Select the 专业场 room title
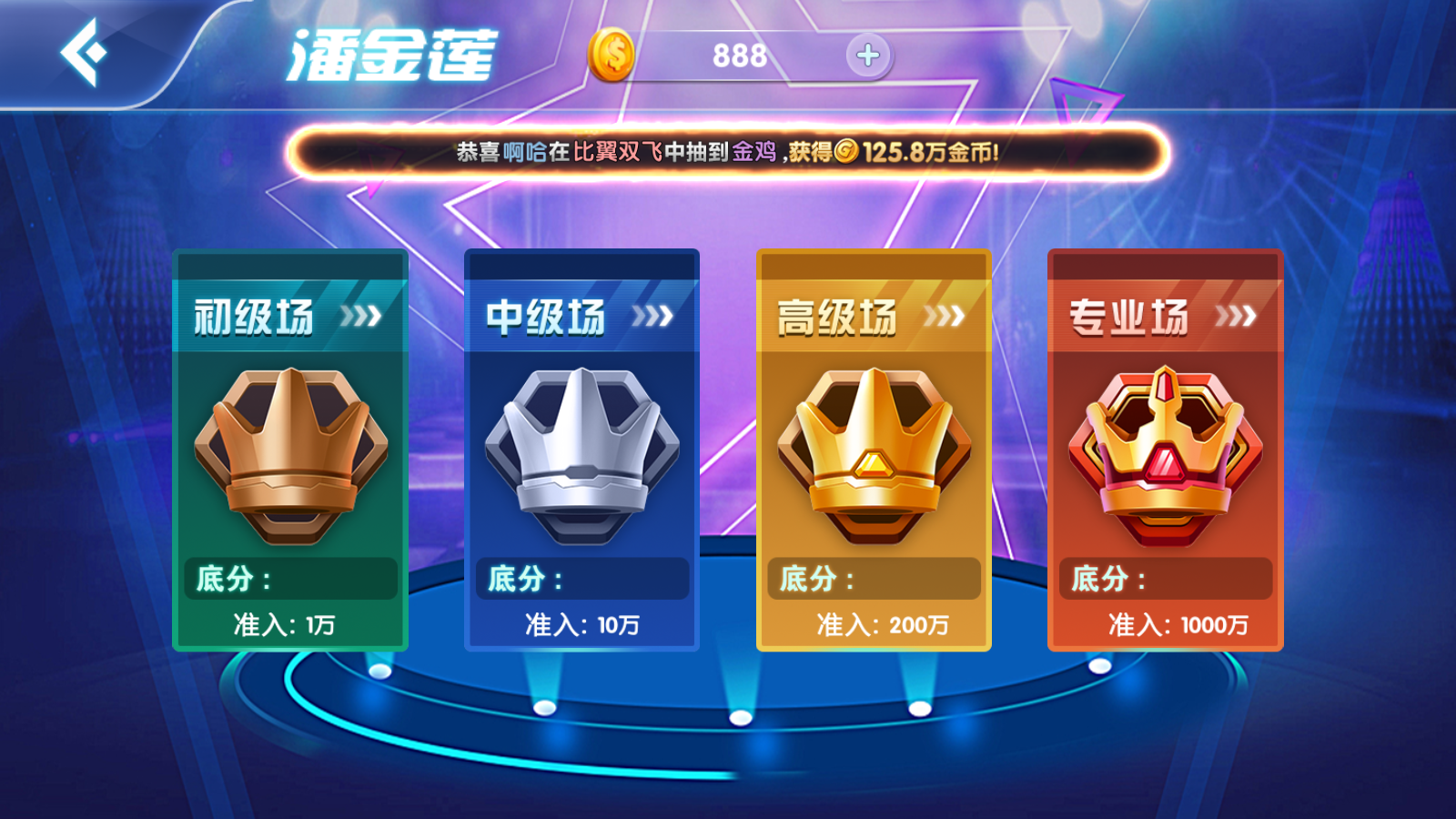 (x=1131, y=317)
